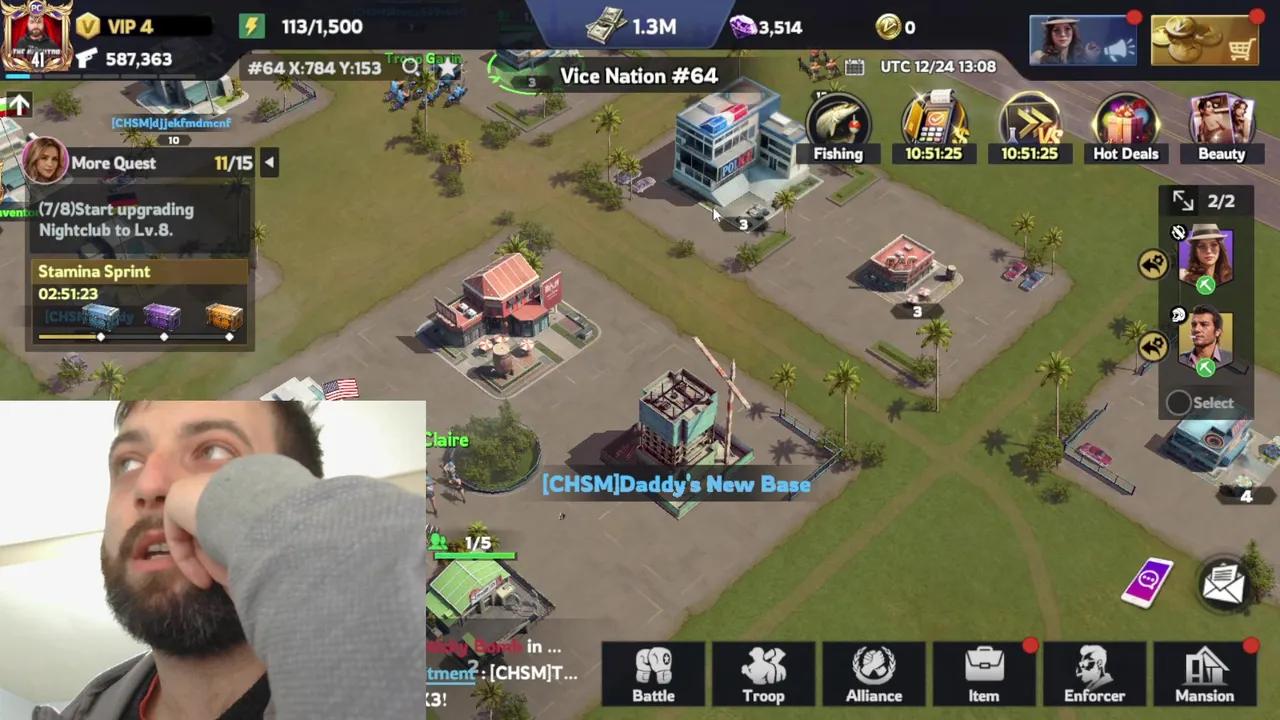Viewport: 1280px width, 720px height.
Task: Collapse the More Quest panel arrow
Action: point(269,163)
